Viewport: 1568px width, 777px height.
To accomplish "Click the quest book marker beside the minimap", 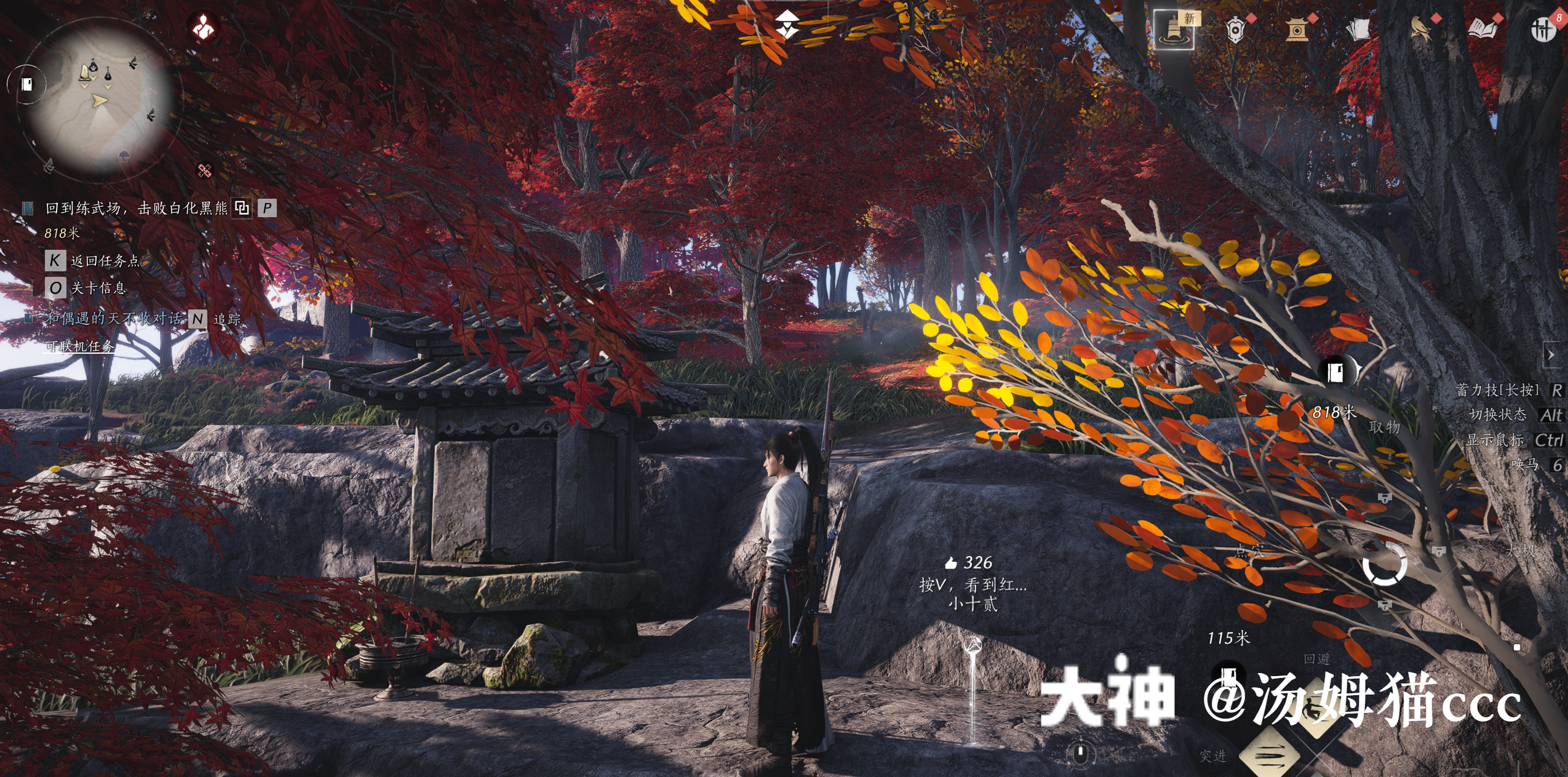I will [27, 84].
